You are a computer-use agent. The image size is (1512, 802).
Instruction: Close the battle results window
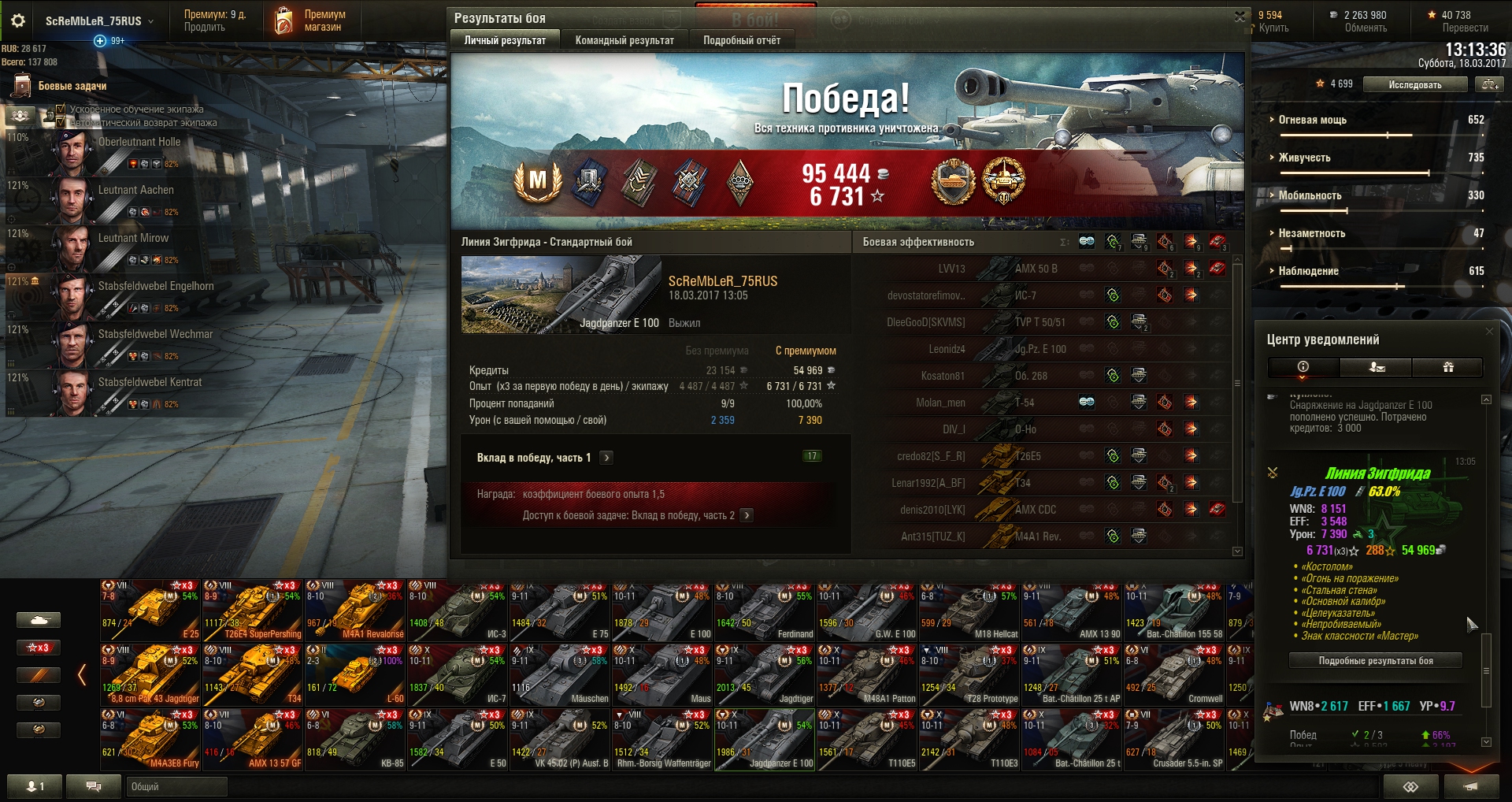(x=1239, y=17)
